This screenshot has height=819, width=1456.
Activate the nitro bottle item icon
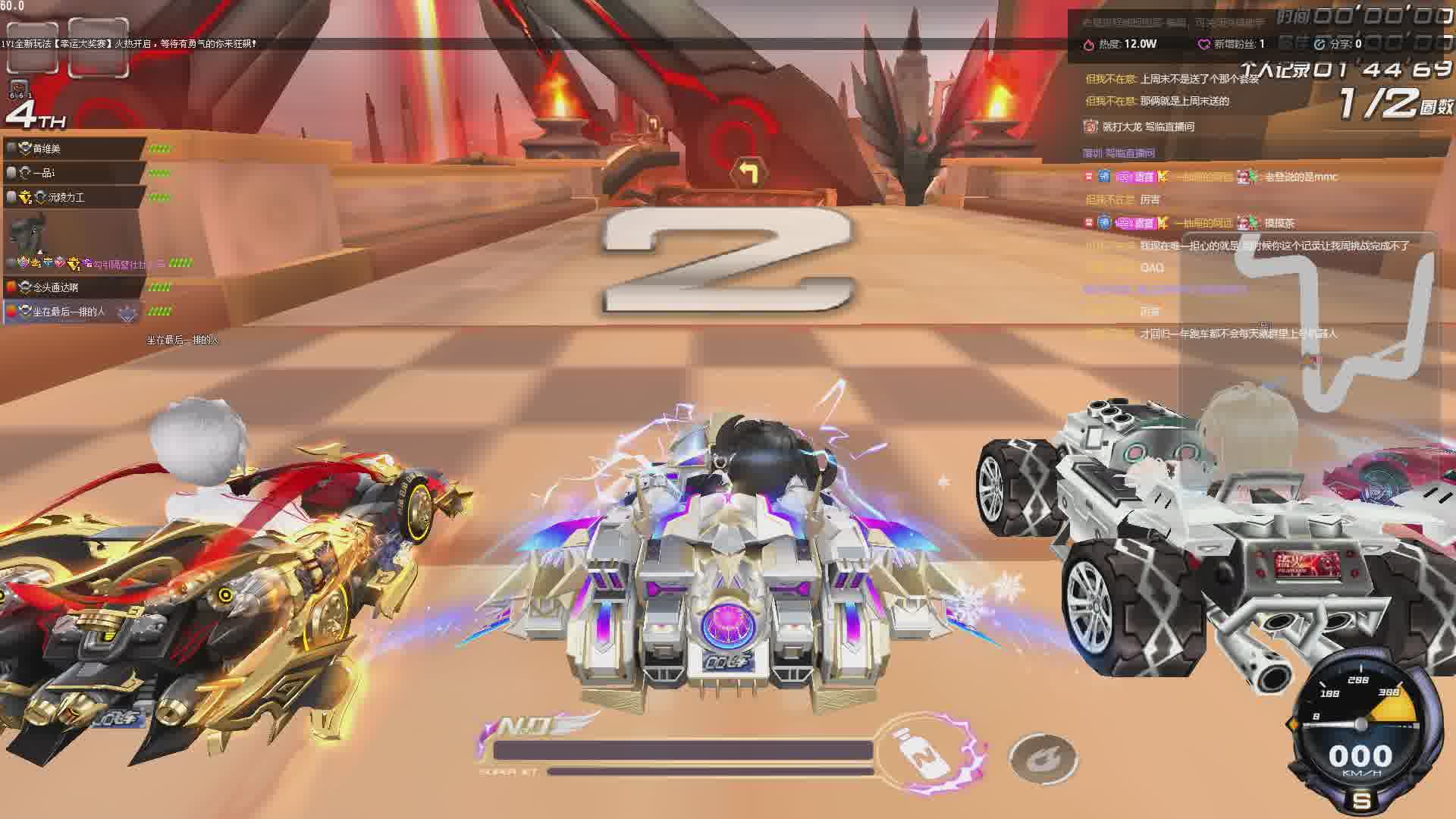click(x=922, y=754)
